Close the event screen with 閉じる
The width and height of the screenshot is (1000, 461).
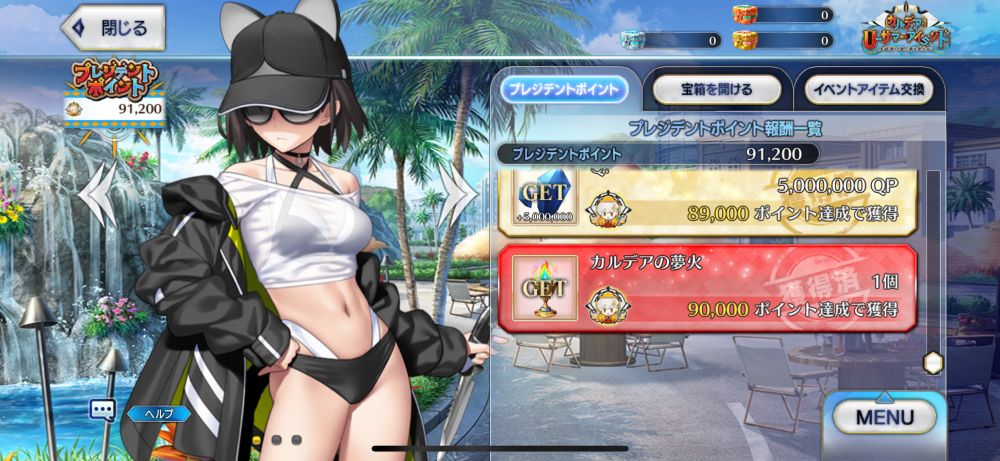(x=112, y=29)
